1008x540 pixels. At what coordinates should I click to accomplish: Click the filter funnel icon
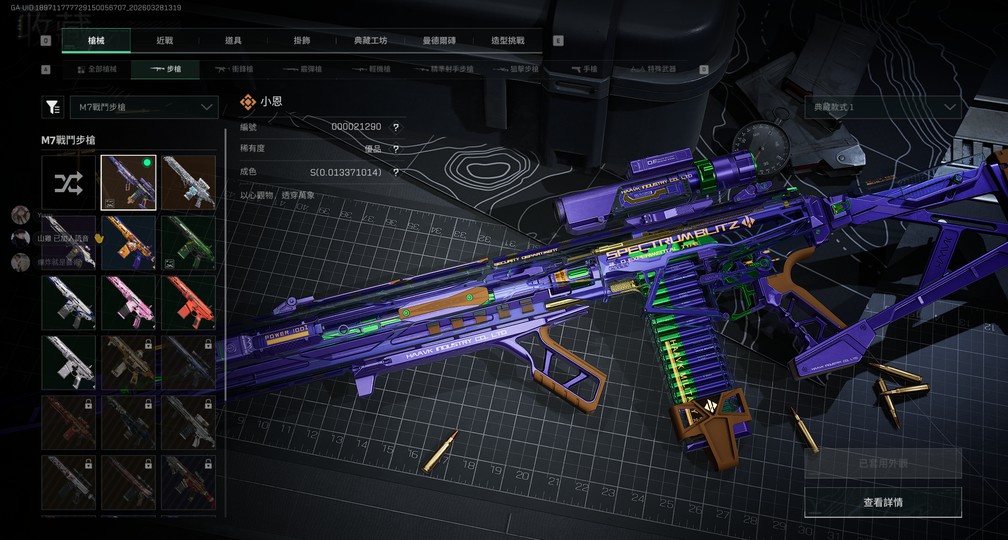52,106
